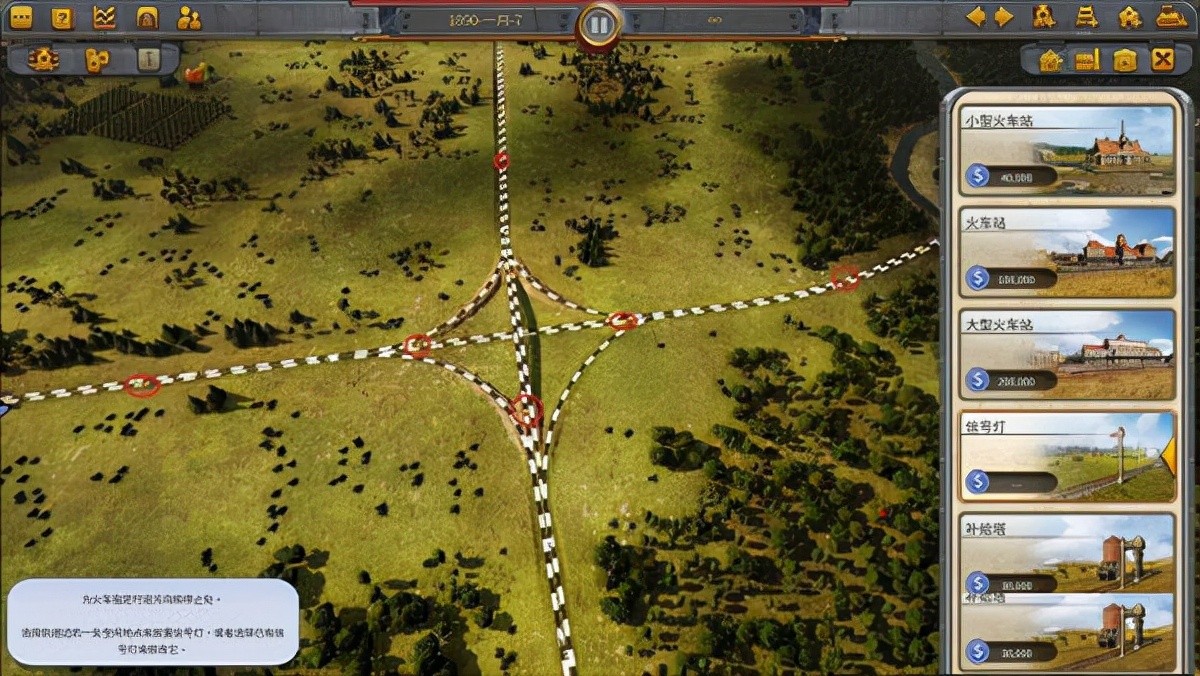Viewport: 1200px width, 676px height.
Task: Pause the game with the round center button
Action: point(599,24)
